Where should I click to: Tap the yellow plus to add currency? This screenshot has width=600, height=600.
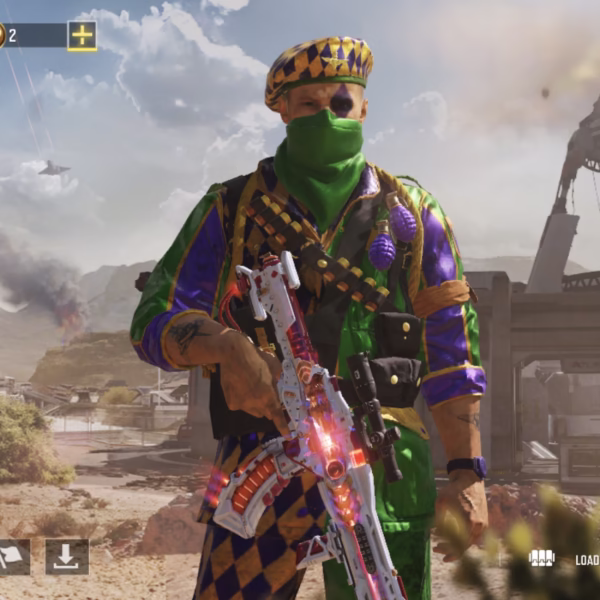point(82,36)
